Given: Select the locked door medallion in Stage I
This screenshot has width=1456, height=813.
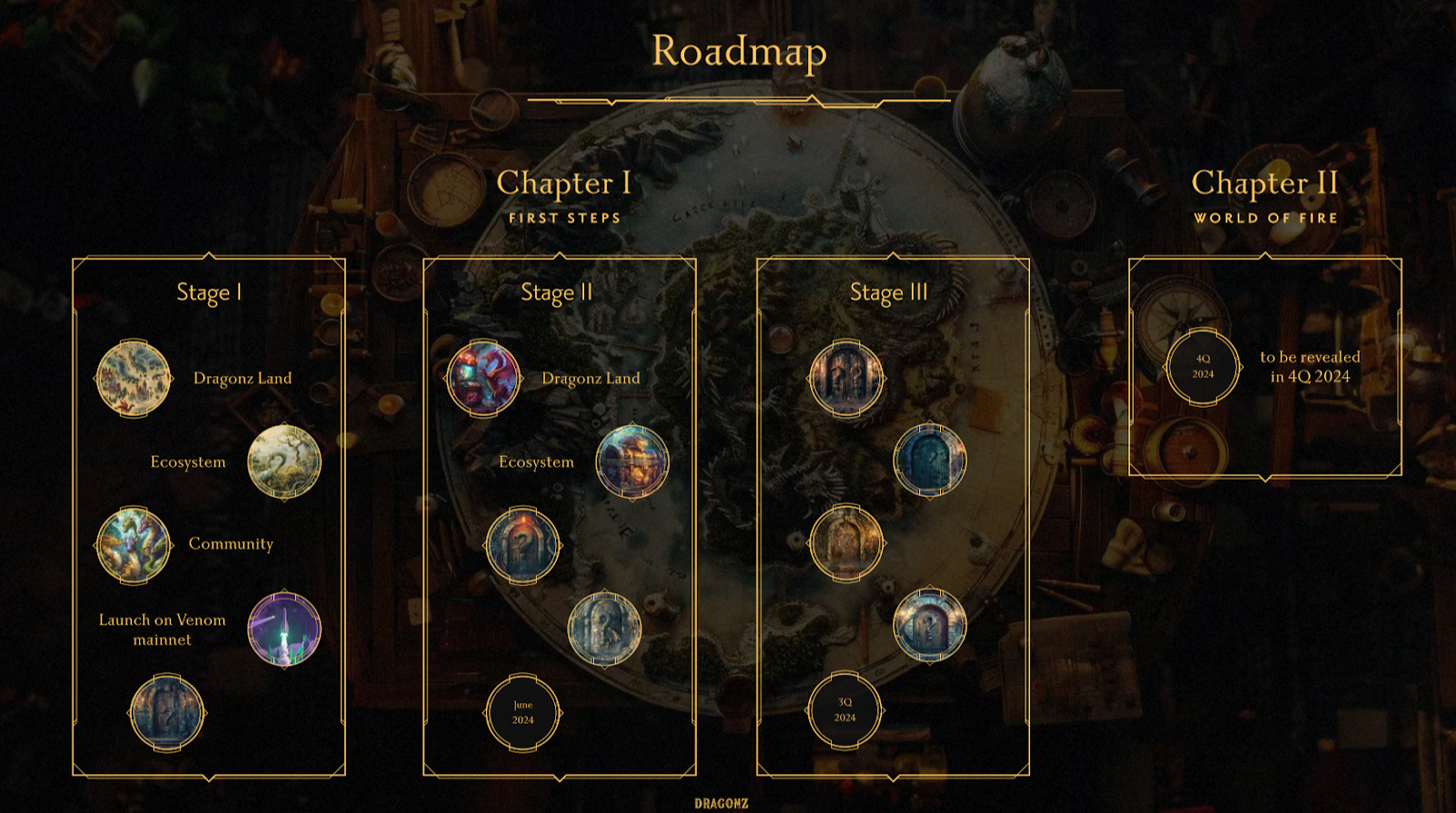Looking at the screenshot, I should coord(167,713).
